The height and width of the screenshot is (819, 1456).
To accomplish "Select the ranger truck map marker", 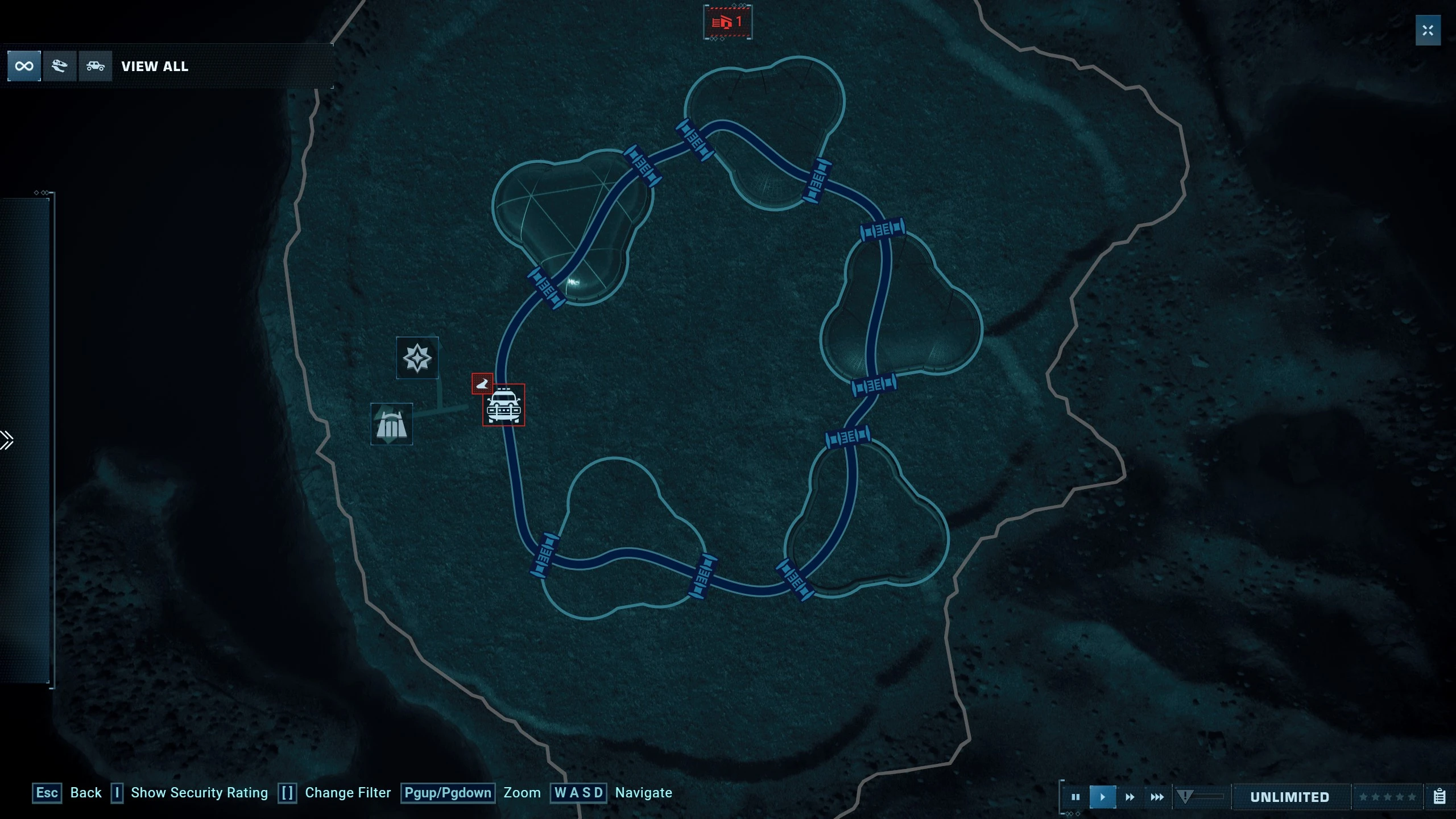I will 503,405.
